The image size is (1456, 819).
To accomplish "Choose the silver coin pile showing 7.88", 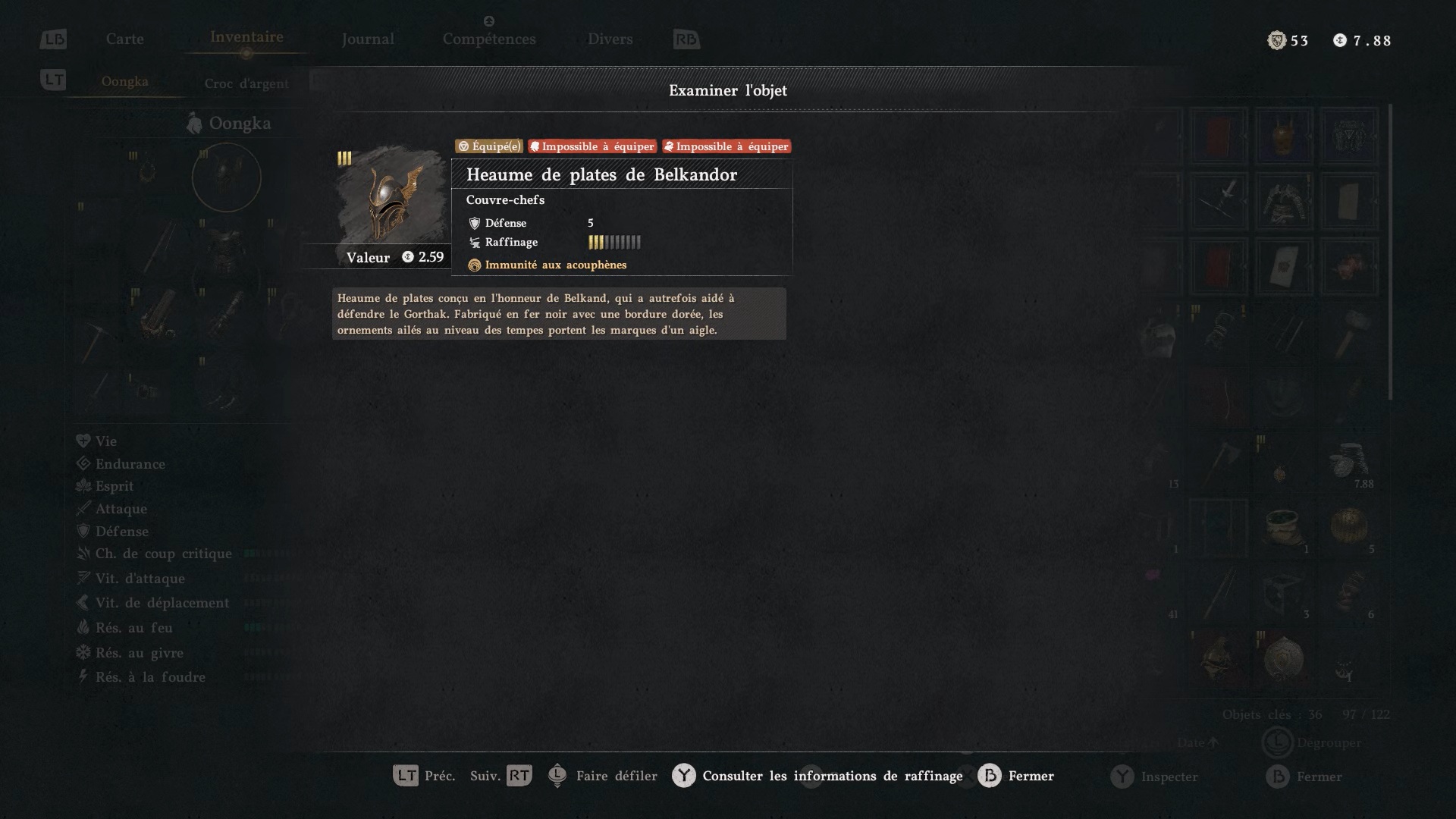I will 1350,463.
